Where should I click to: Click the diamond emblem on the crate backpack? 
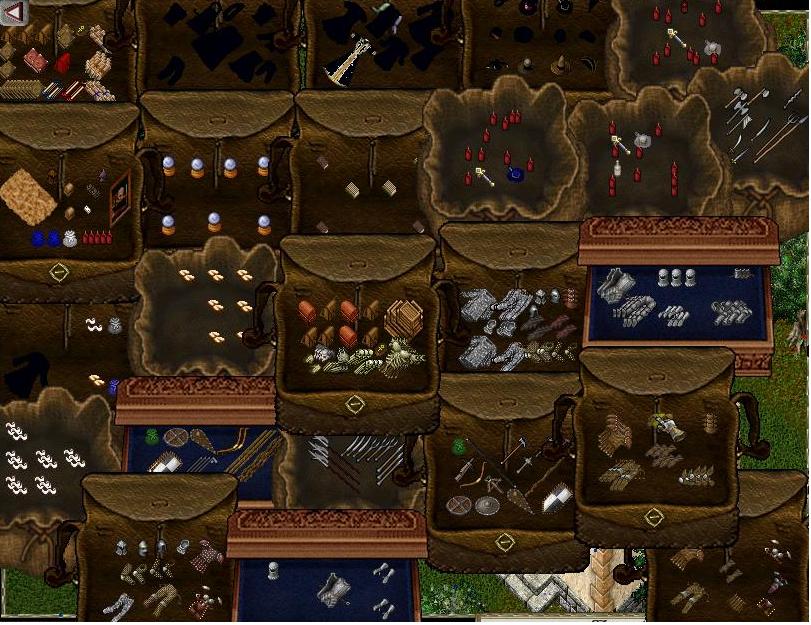click(354, 404)
